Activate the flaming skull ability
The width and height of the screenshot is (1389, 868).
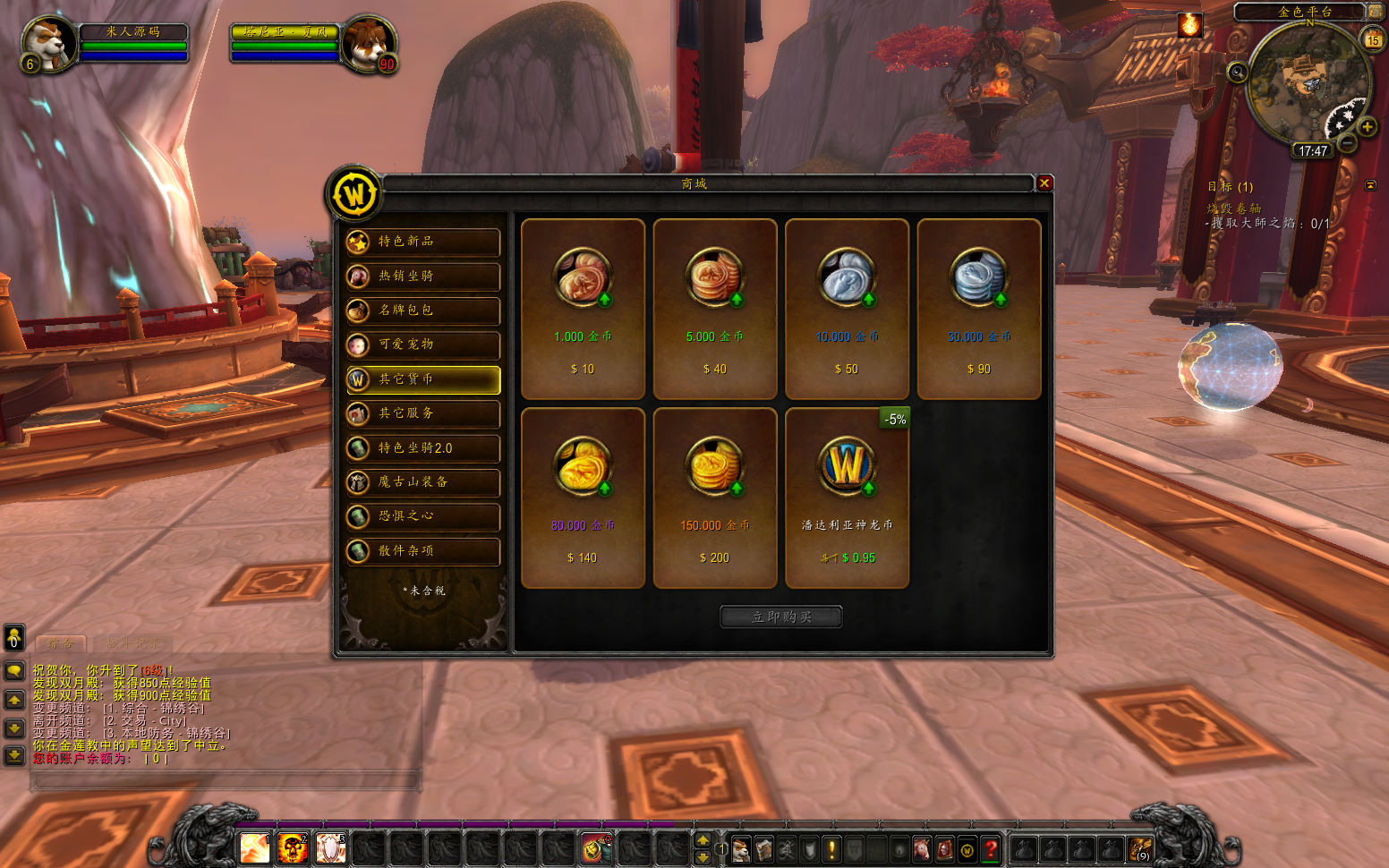[293, 848]
